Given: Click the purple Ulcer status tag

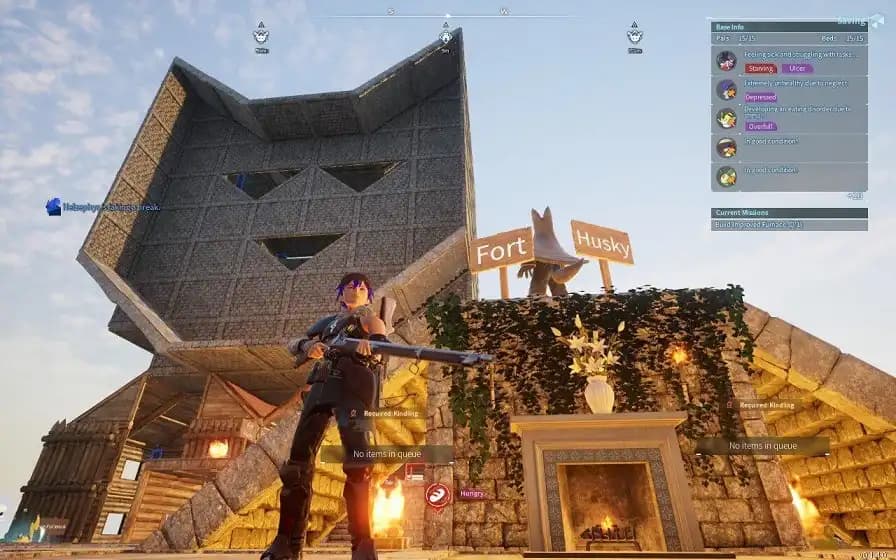Looking at the screenshot, I should [x=796, y=68].
